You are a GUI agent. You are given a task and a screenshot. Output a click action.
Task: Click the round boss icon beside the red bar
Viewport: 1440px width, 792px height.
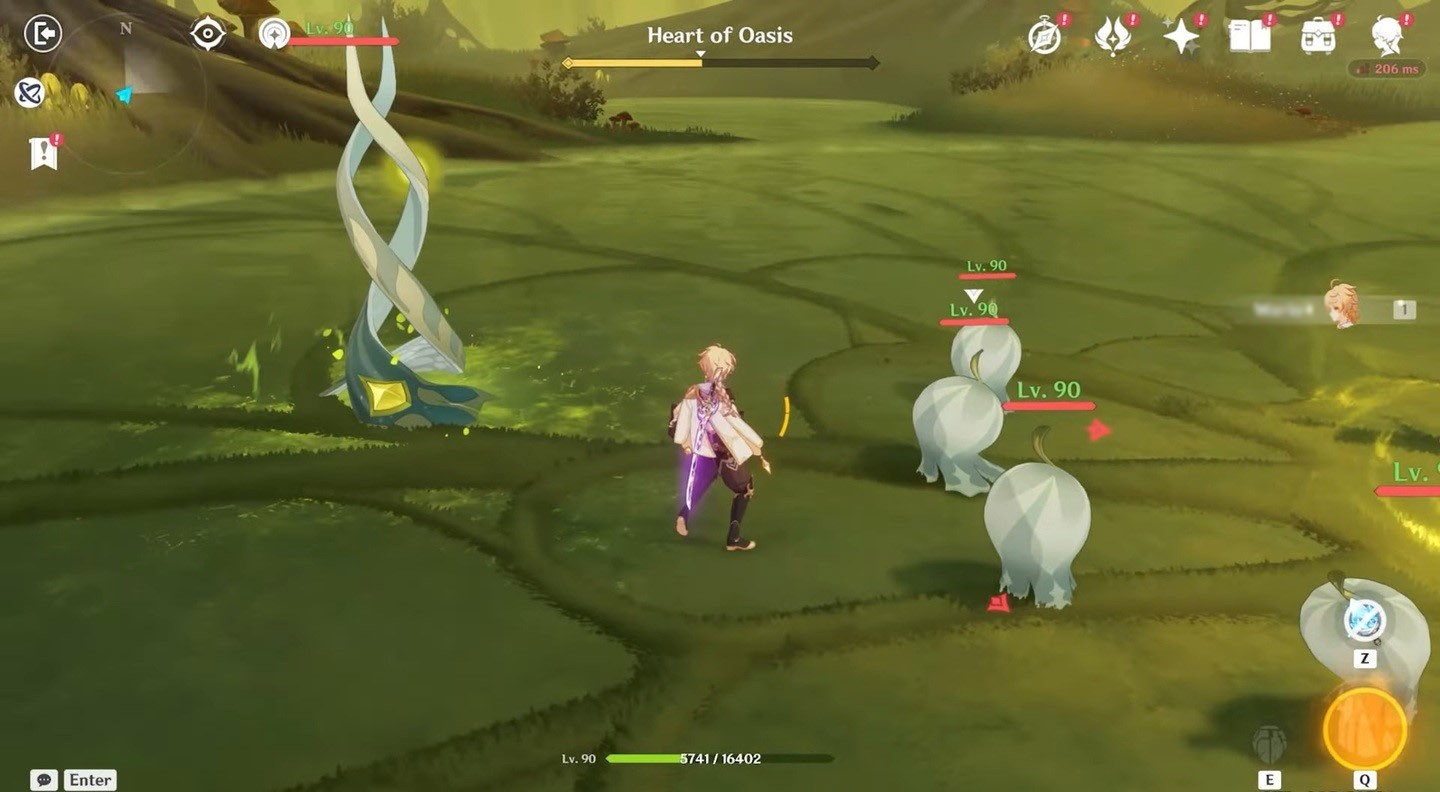[x=272, y=34]
